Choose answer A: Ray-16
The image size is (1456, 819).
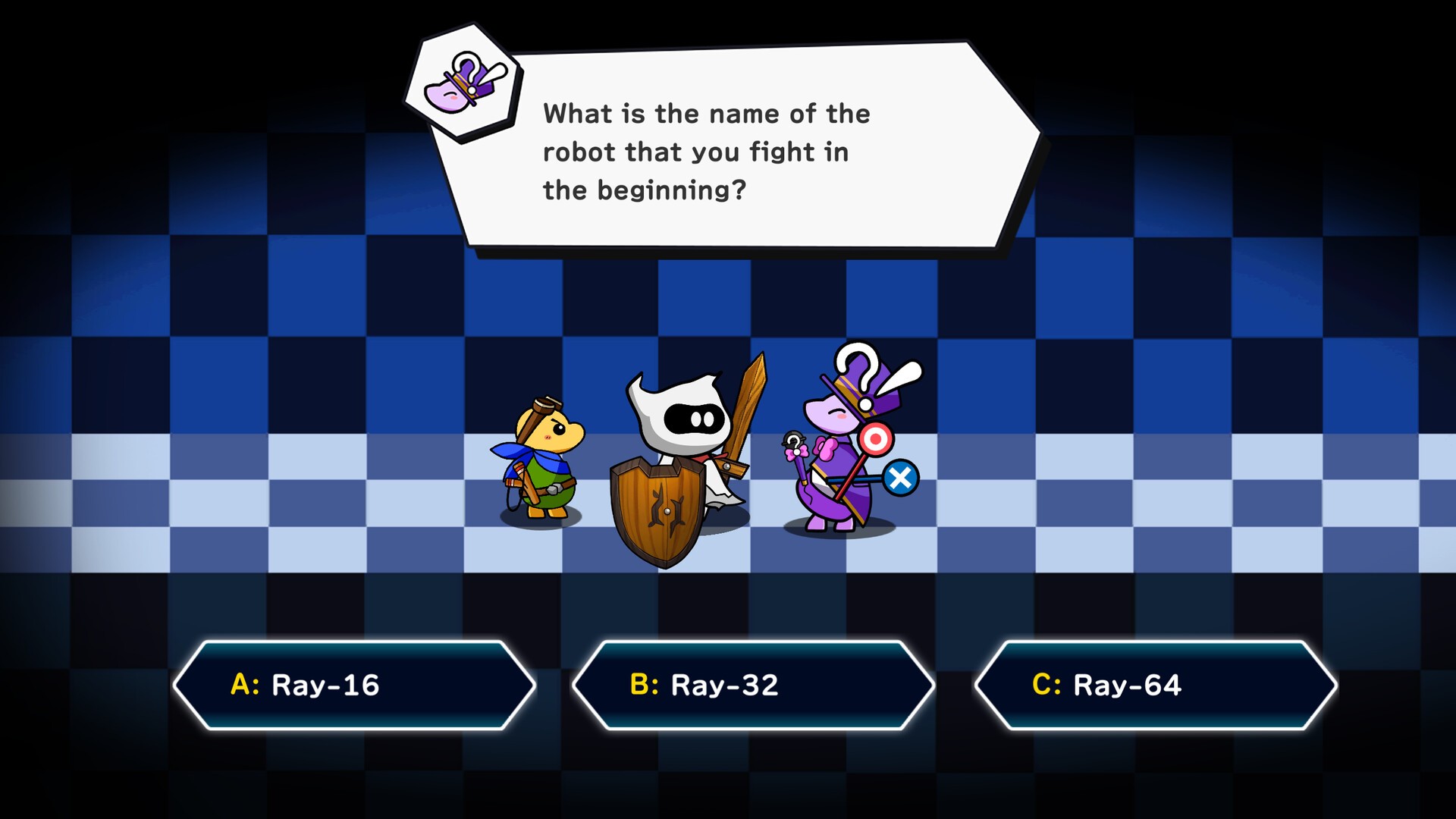(354, 685)
